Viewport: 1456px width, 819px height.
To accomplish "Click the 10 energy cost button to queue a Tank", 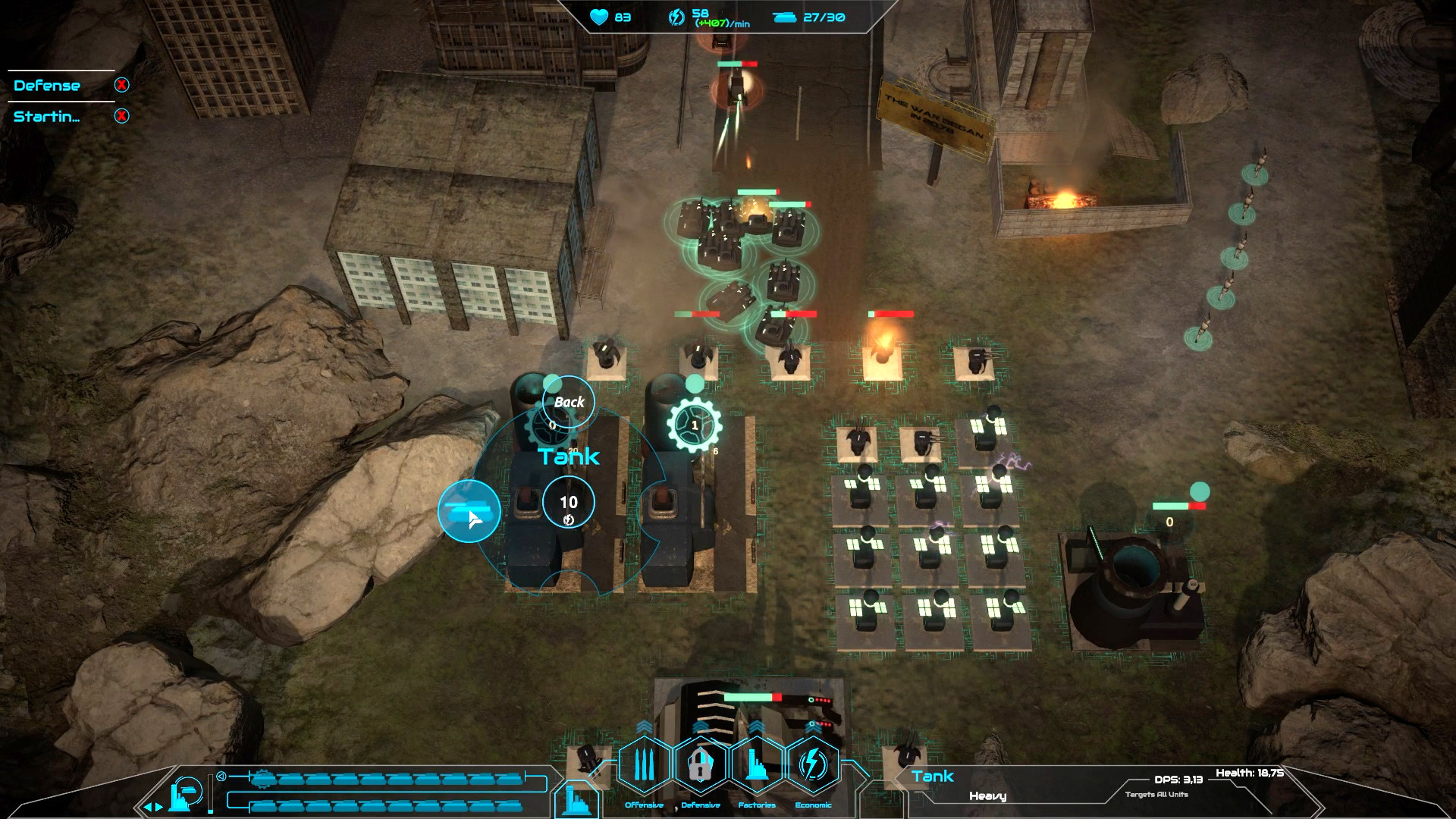I will (x=568, y=501).
